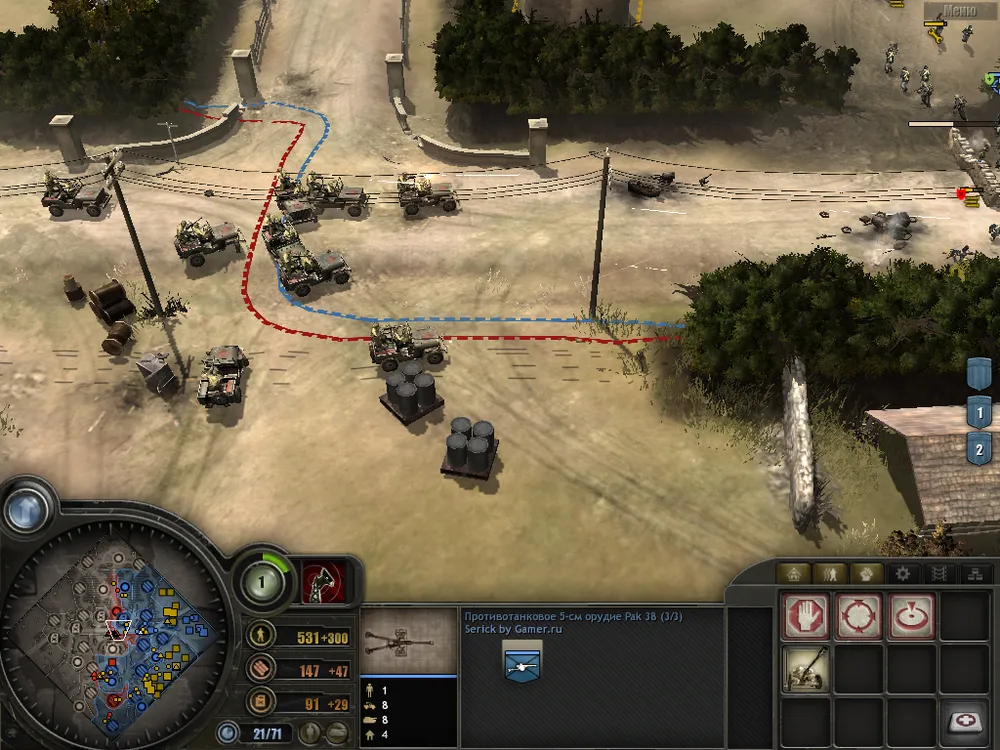
Task: Select the raised fist tab
Action: 867,574
